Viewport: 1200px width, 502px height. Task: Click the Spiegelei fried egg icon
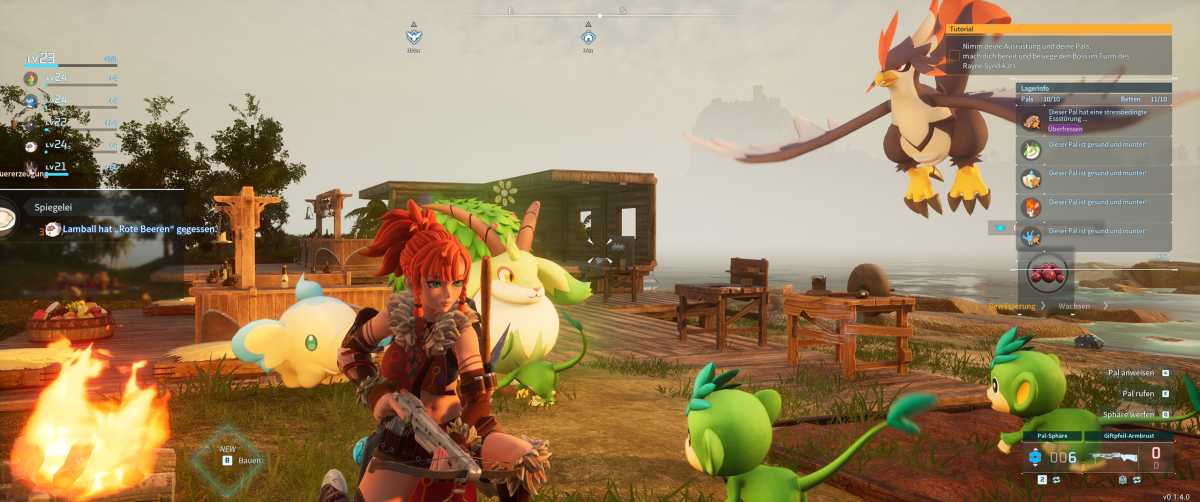coord(8,219)
